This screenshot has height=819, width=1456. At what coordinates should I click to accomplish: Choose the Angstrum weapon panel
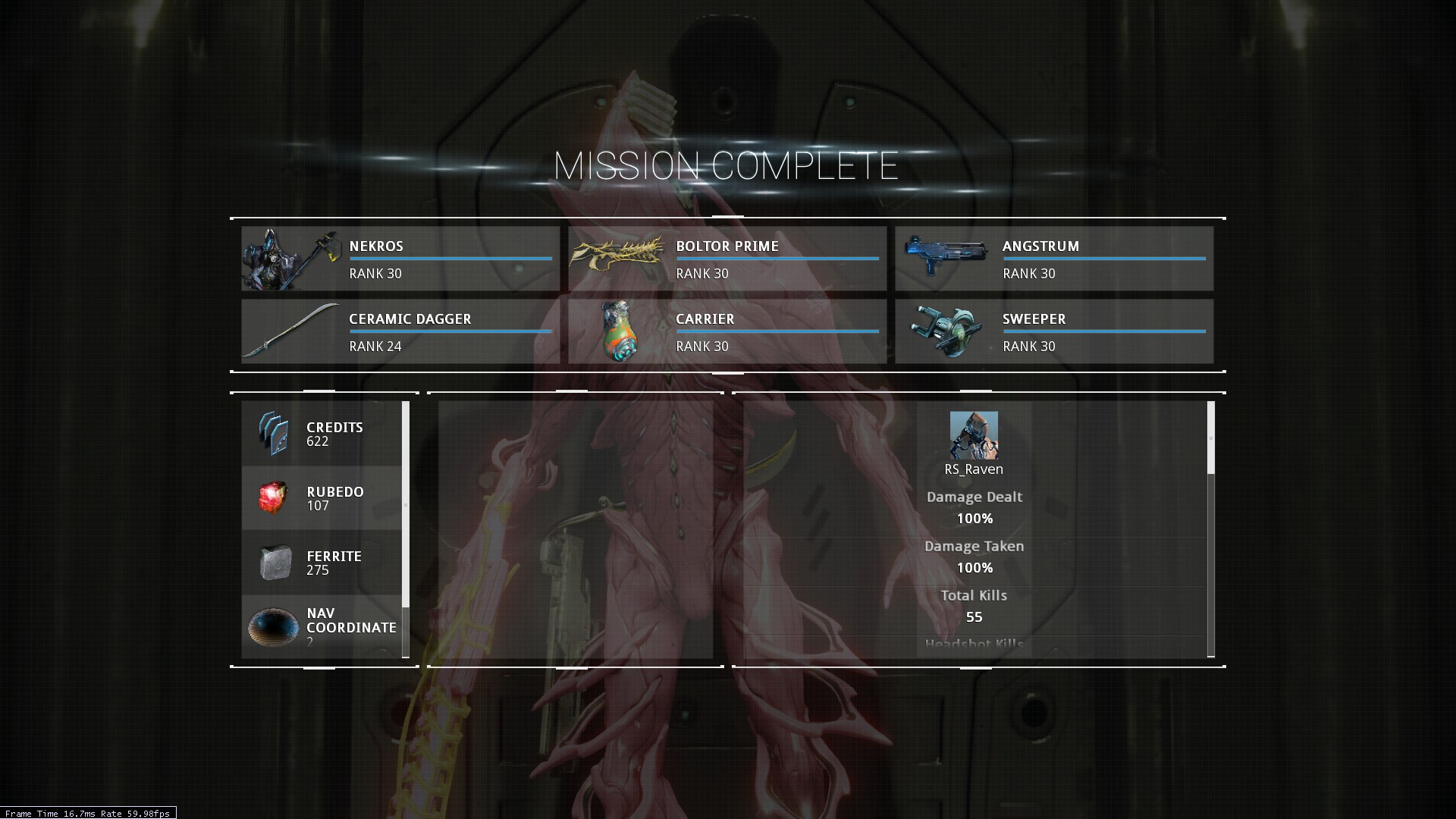click(1054, 259)
